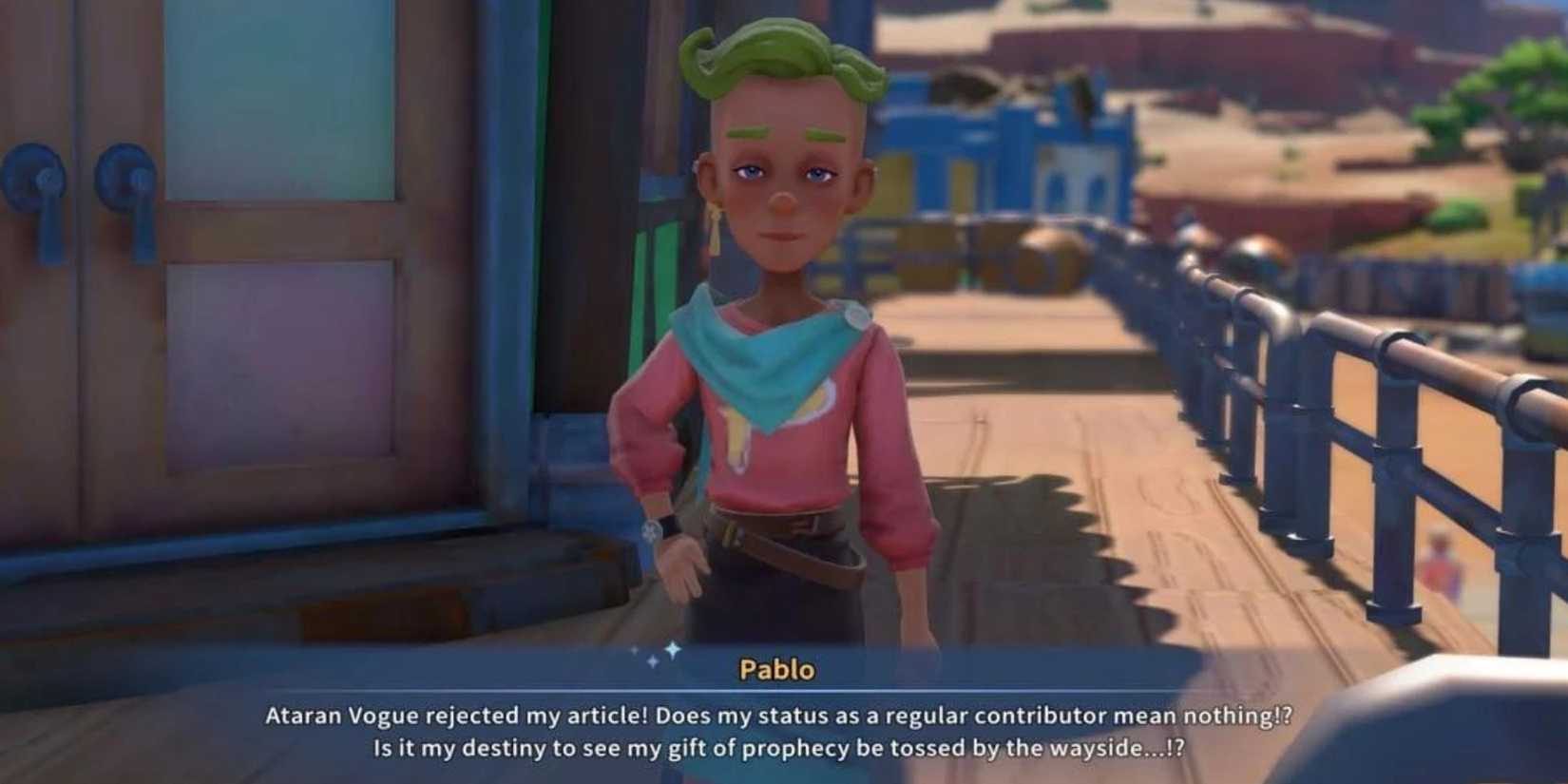
Task: Click the small blue sparkle left of Pablo
Action: click(x=656, y=660)
